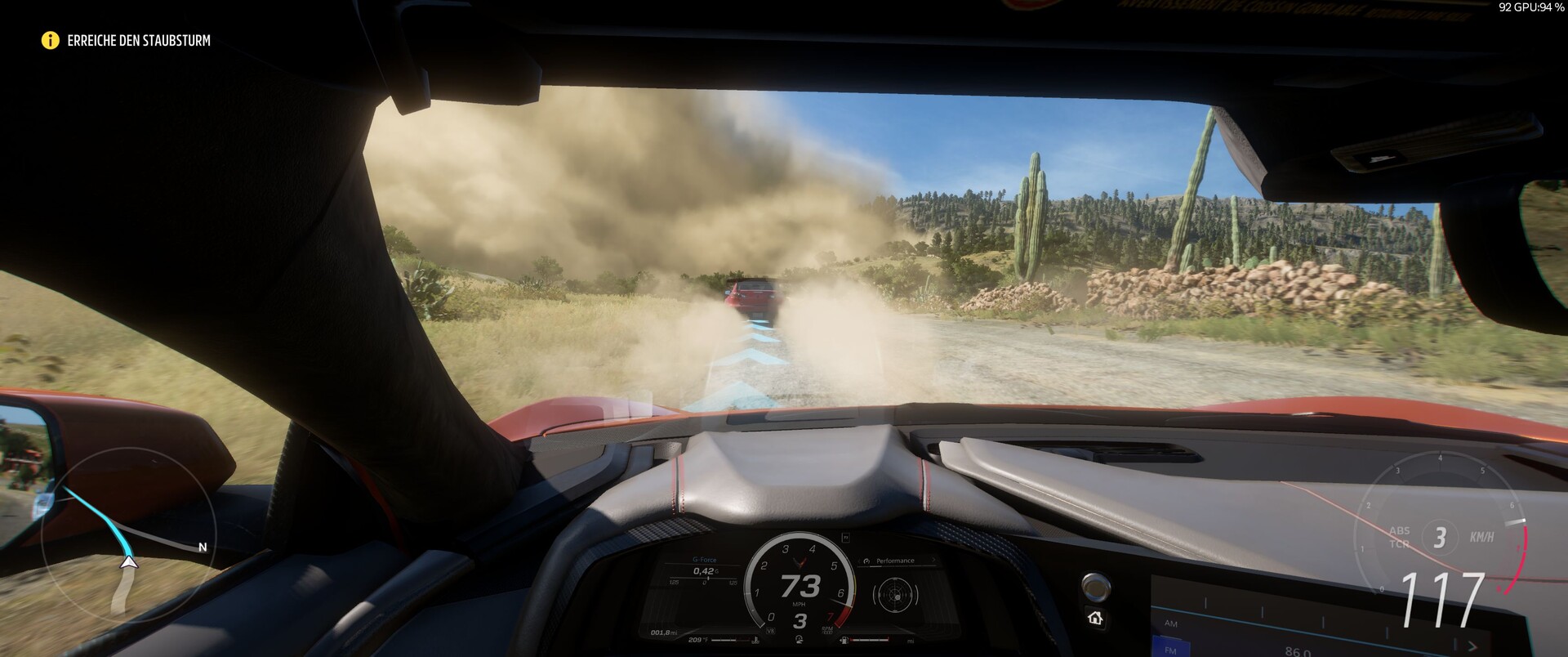
Task: Select the "Erreiche den Staubsturm" objective tracker
Action: (x=139, y=40)
